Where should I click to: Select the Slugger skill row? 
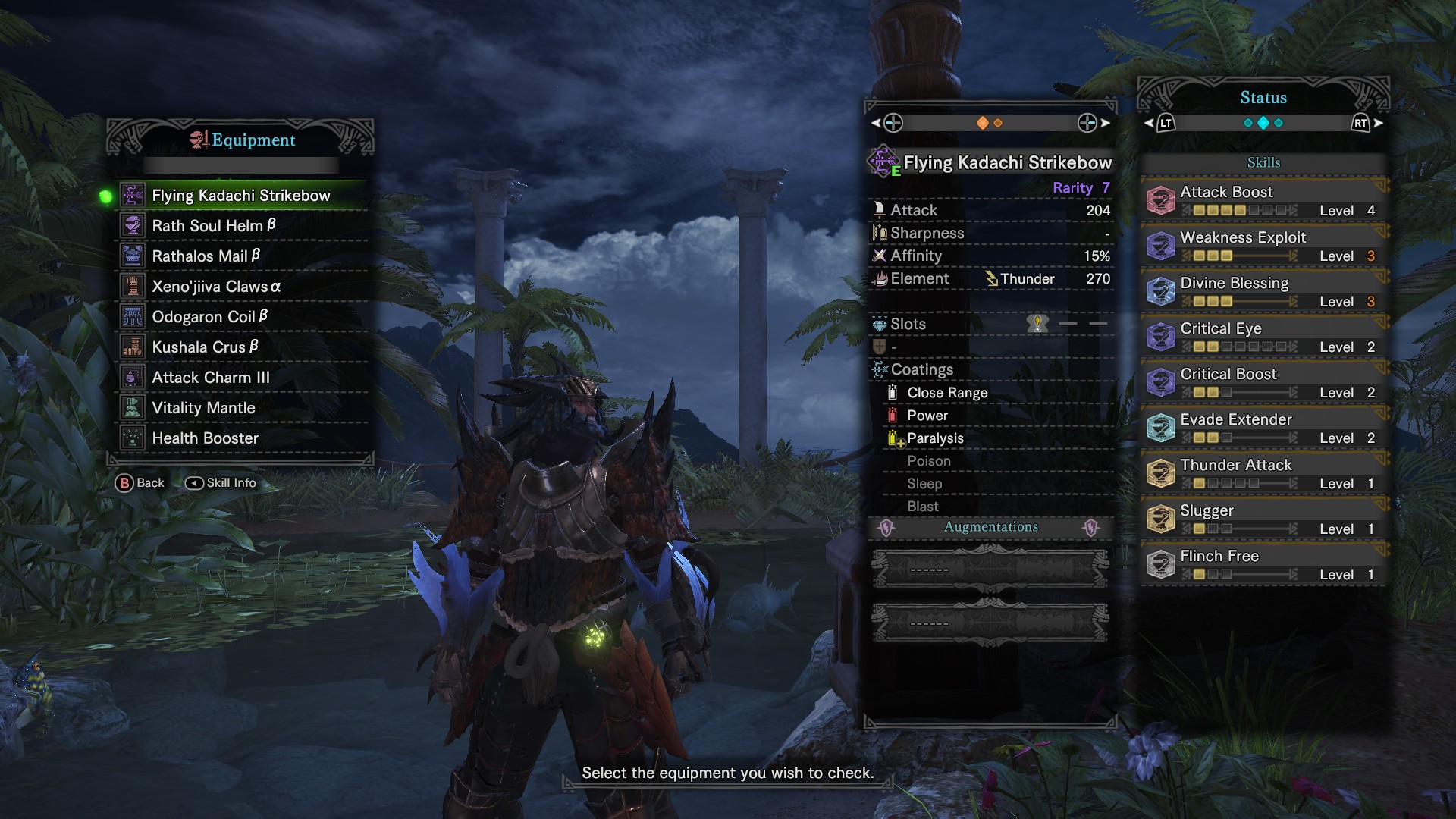point(1263,519)
